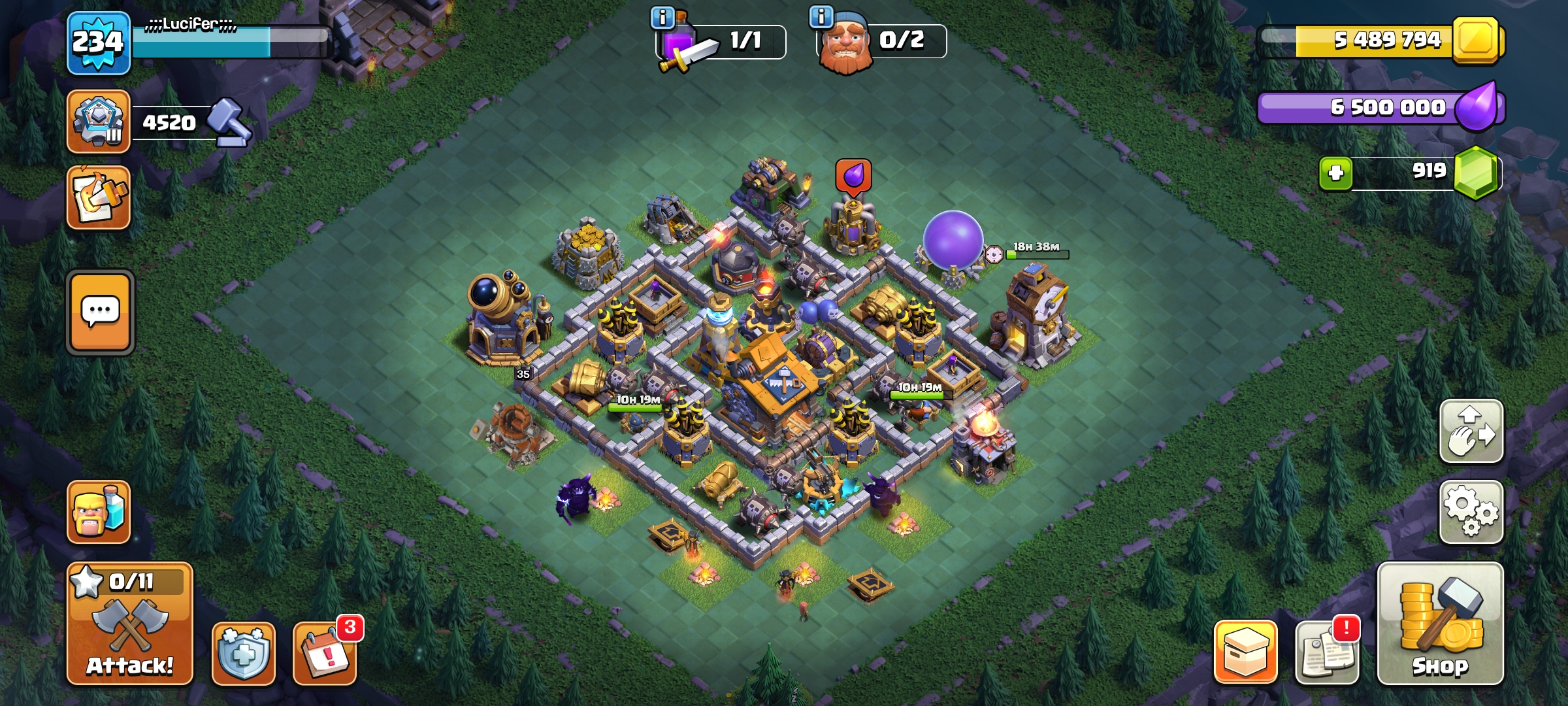Open the army barbarian and elixir icon
The width and height of the screenshot is (1568, 706).
(x=99, y=513)
